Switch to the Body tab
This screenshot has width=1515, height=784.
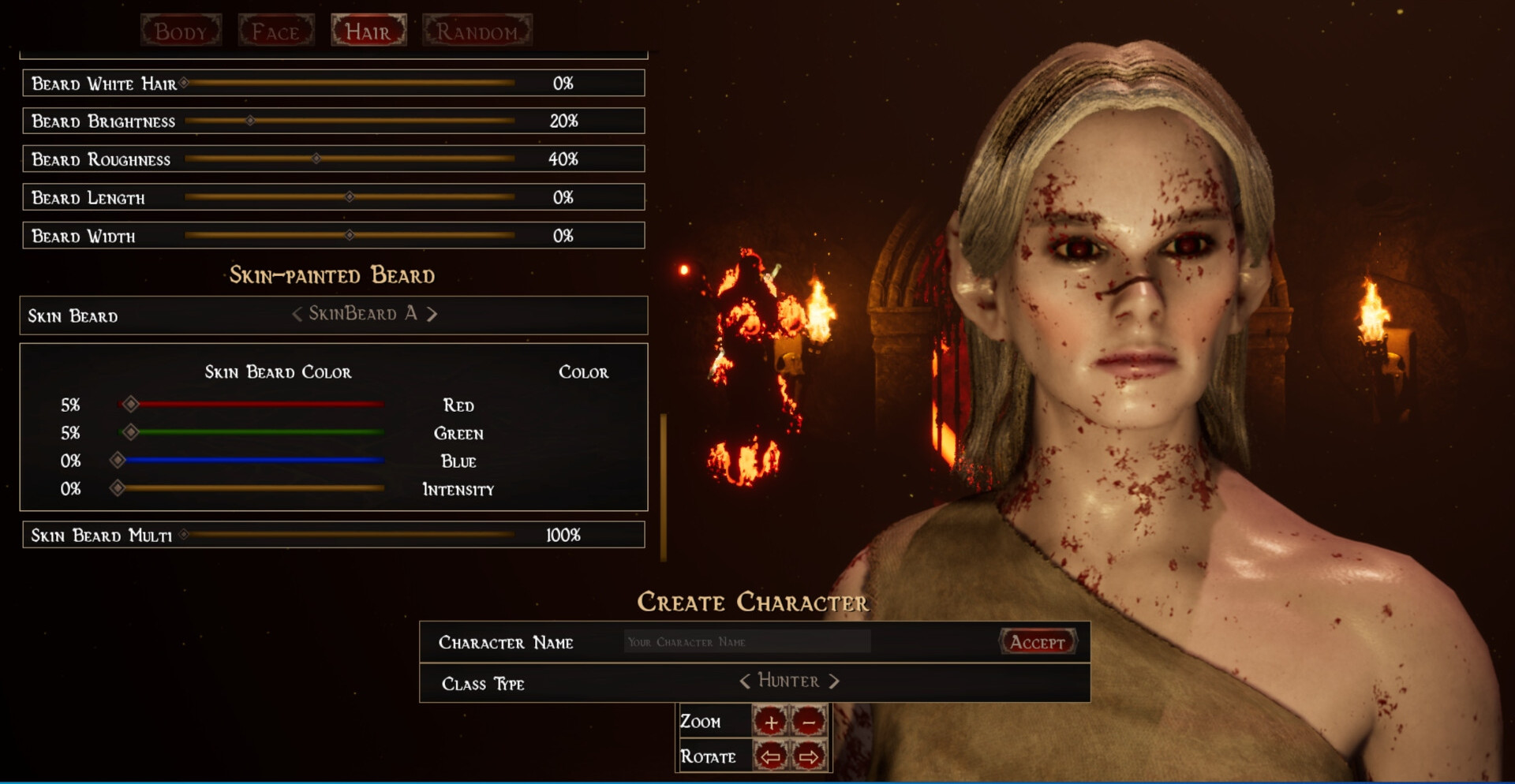[x=181, y=32]
